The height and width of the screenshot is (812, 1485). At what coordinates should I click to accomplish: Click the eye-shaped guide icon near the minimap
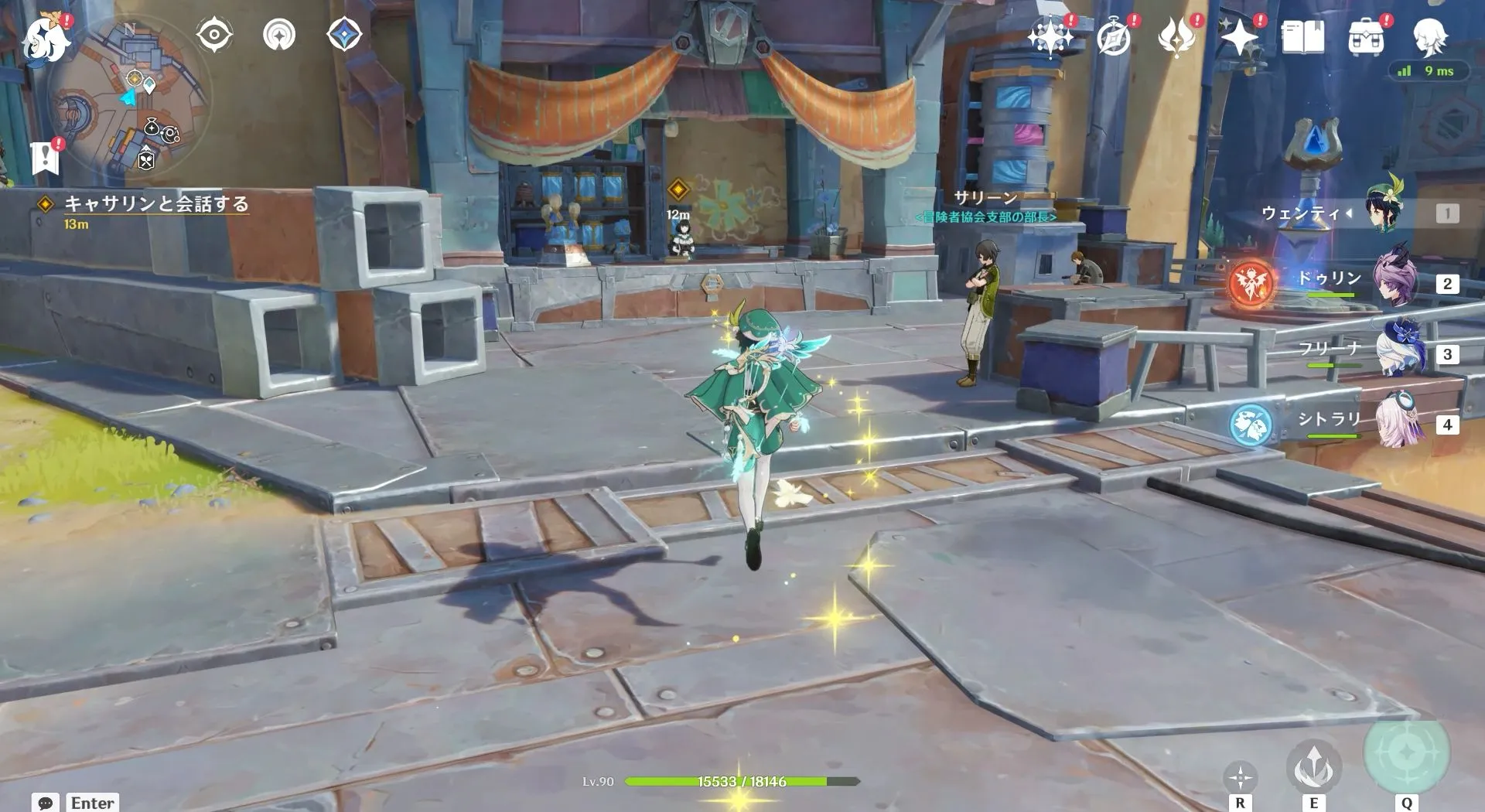[213, 35]
